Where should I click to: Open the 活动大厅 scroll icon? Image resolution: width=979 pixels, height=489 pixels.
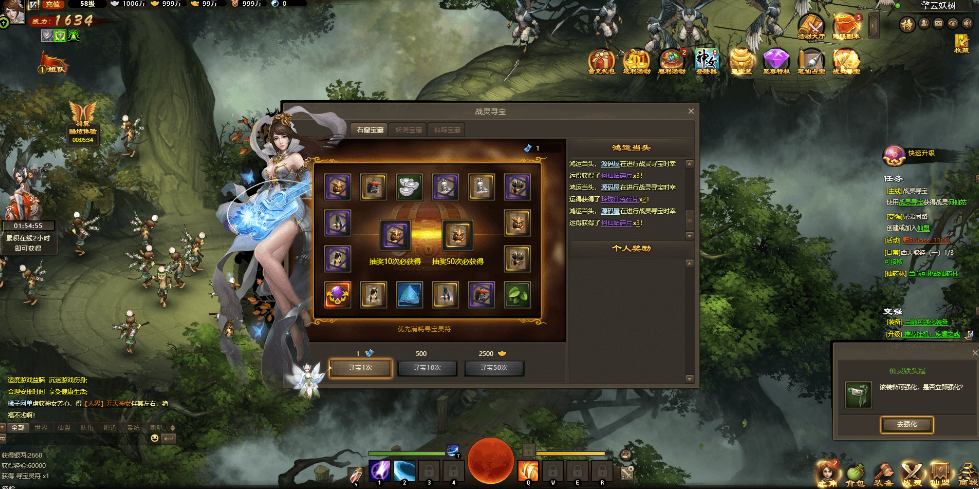pyautogui.click(x=811, y=26)
